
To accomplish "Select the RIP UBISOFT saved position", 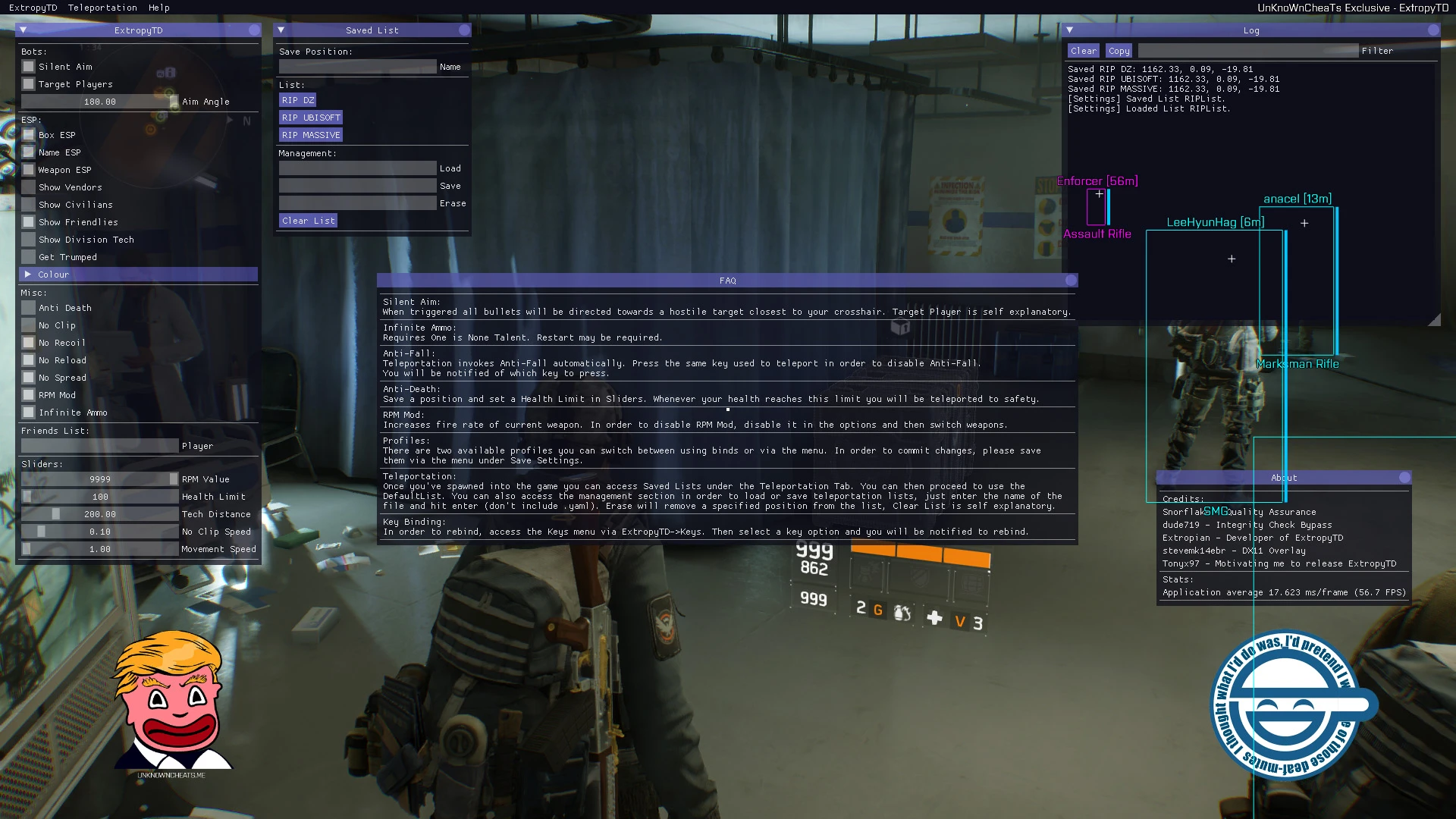I will click(x=311, y=118).
